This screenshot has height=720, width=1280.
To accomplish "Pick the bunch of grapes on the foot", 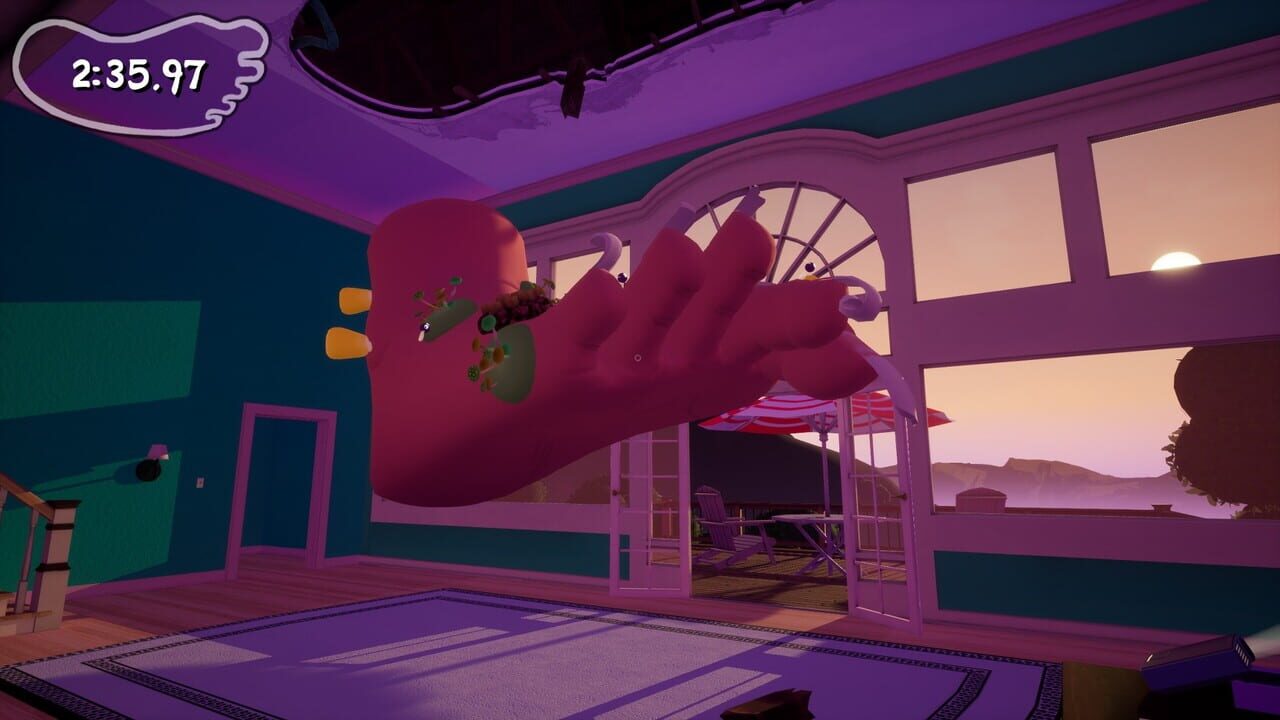I will (517, 305).
